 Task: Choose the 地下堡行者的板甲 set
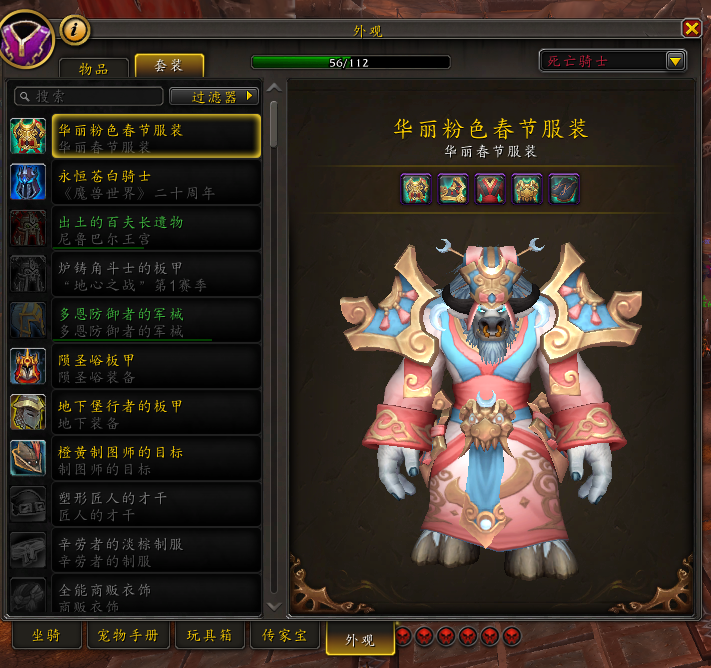coord(135,413)
